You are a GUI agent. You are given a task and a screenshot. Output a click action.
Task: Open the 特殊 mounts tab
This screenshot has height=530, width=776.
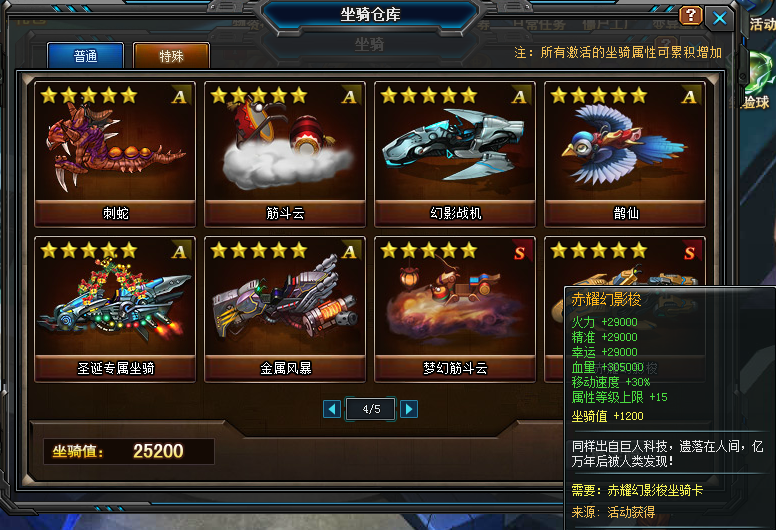tap(171, 56)
